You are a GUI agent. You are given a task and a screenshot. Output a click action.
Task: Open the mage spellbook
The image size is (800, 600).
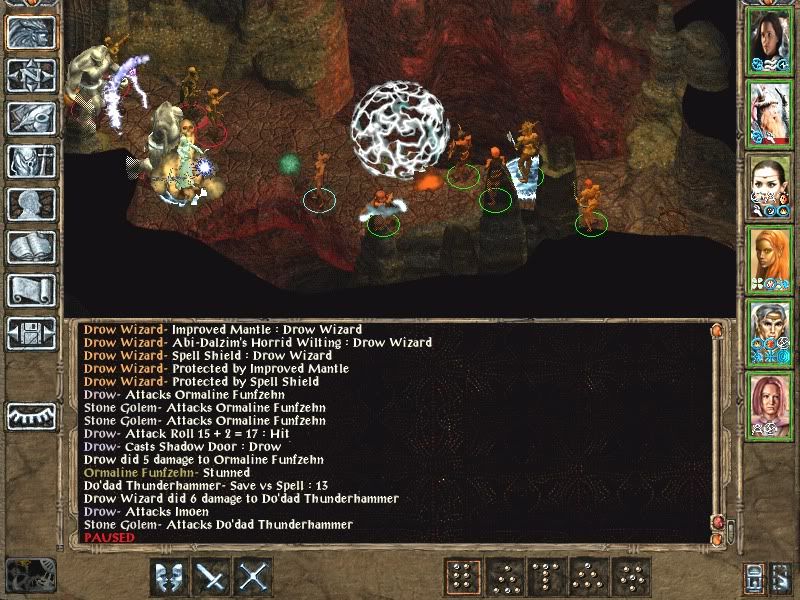click(30, 247)
